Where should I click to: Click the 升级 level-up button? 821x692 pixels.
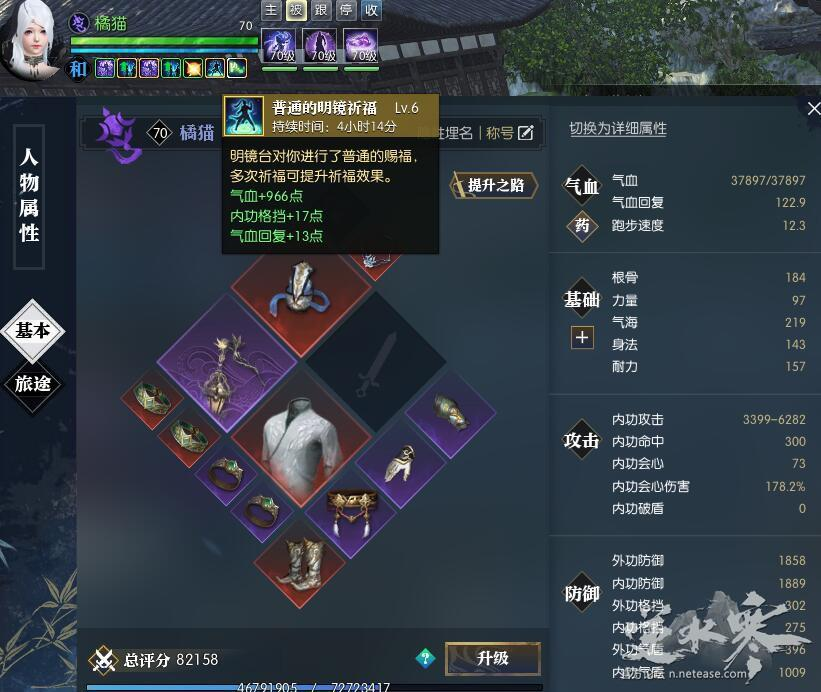[x=492, y=658]
